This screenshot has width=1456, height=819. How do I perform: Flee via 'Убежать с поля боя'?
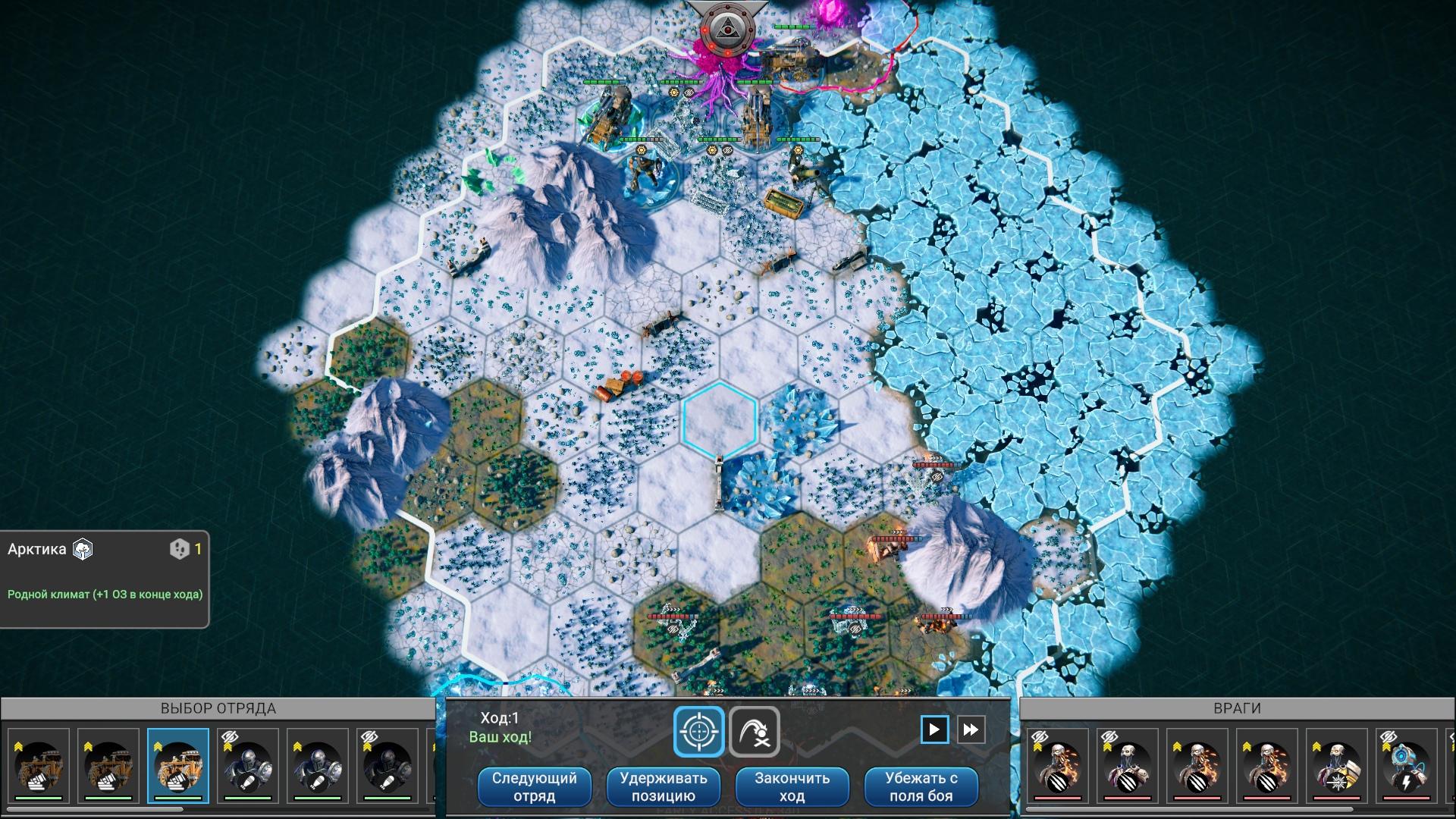pyautogui.click(x=921, y=786)
